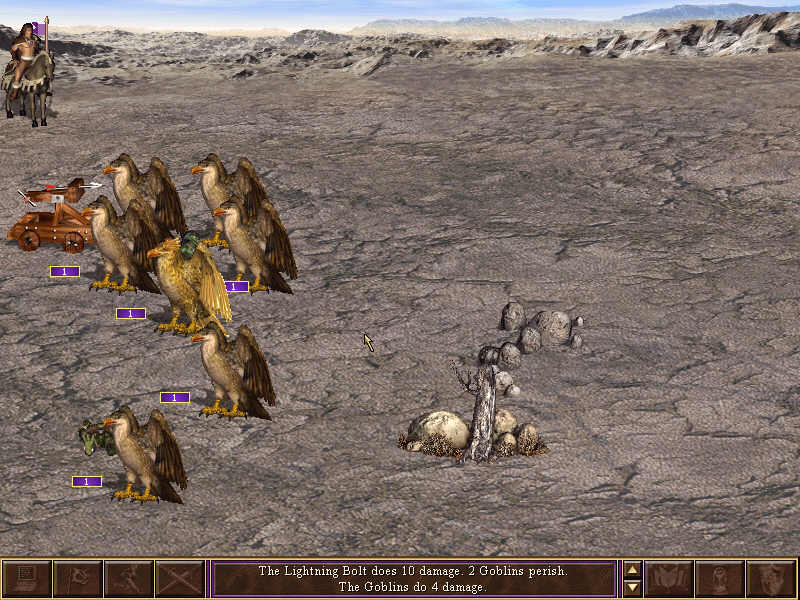Open the spellbook to cast a spell
This screenshot has height=600, width=800.
point(669,579)
